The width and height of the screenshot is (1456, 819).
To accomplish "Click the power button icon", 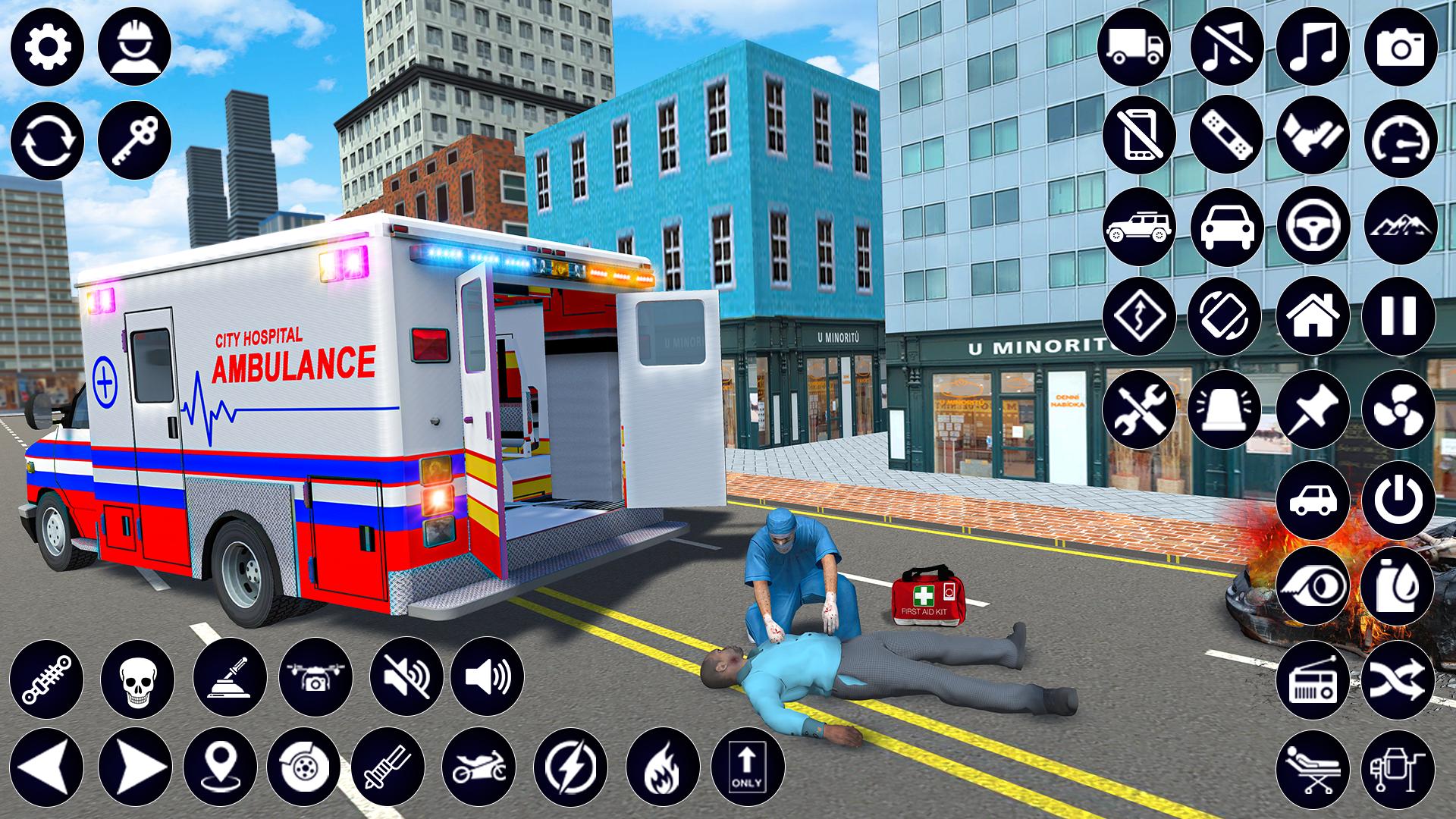I will coord(1400,500).
